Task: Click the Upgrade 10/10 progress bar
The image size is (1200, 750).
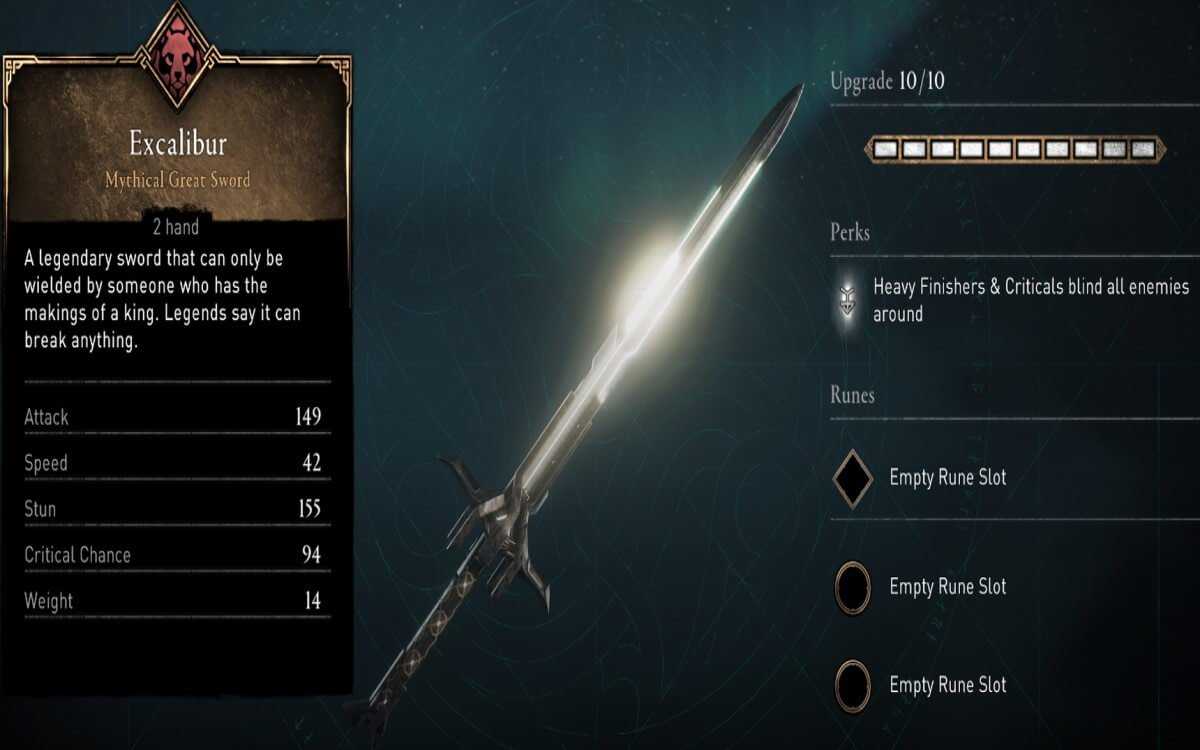Action: pos(1015,150)
